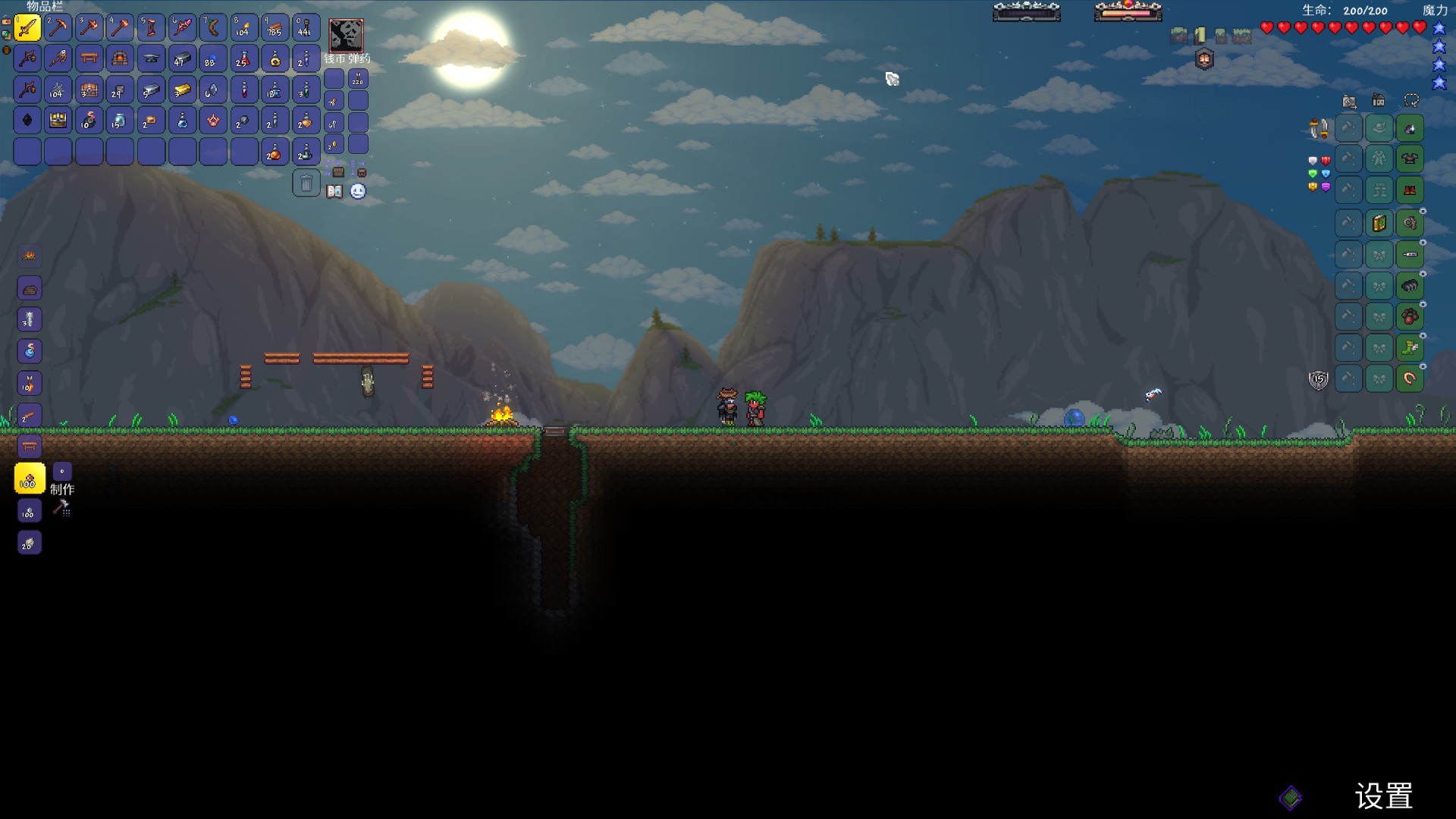Pick up the furnace from inventory
The width and height of the screenshot is (1456, 819).
(x=120, y=58)
